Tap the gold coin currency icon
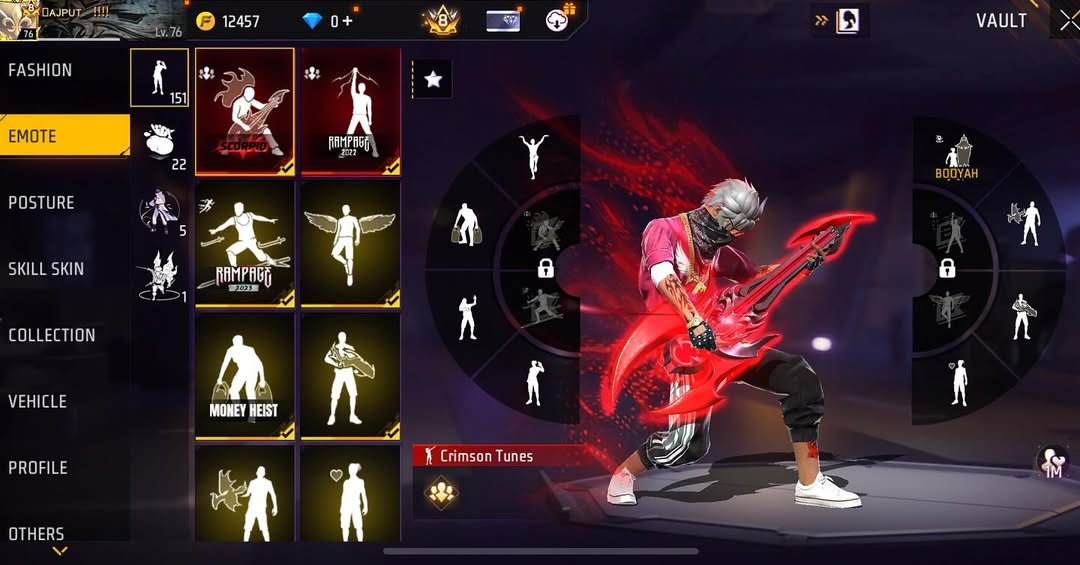 206,21
